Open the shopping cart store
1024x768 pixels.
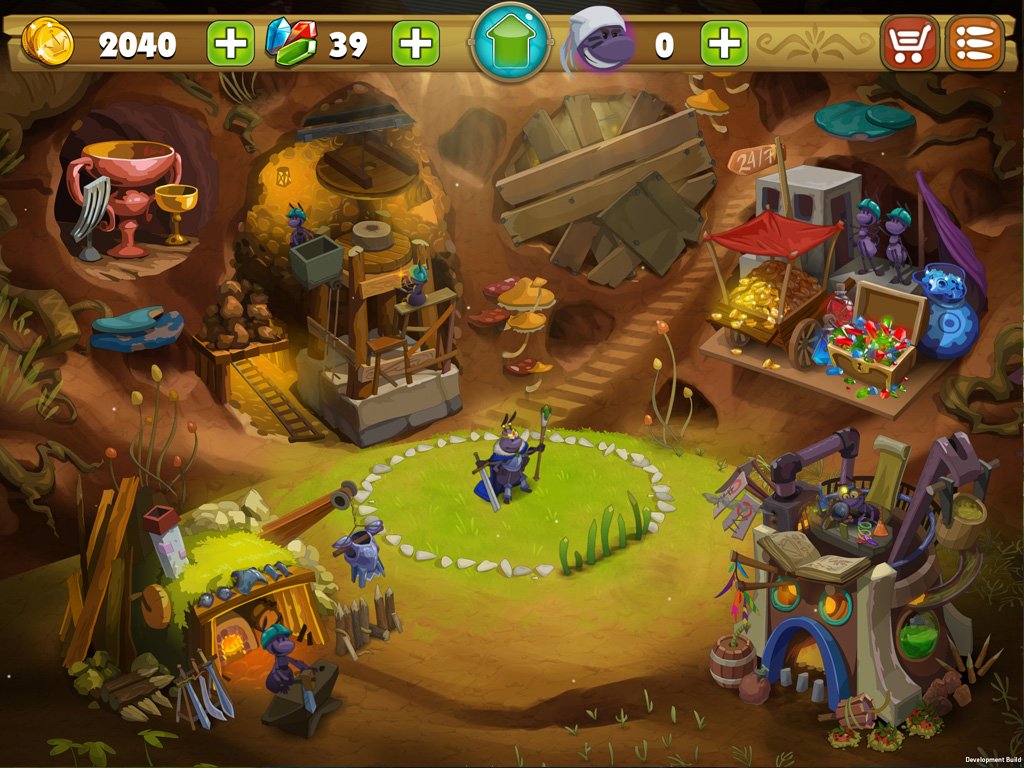910,44
